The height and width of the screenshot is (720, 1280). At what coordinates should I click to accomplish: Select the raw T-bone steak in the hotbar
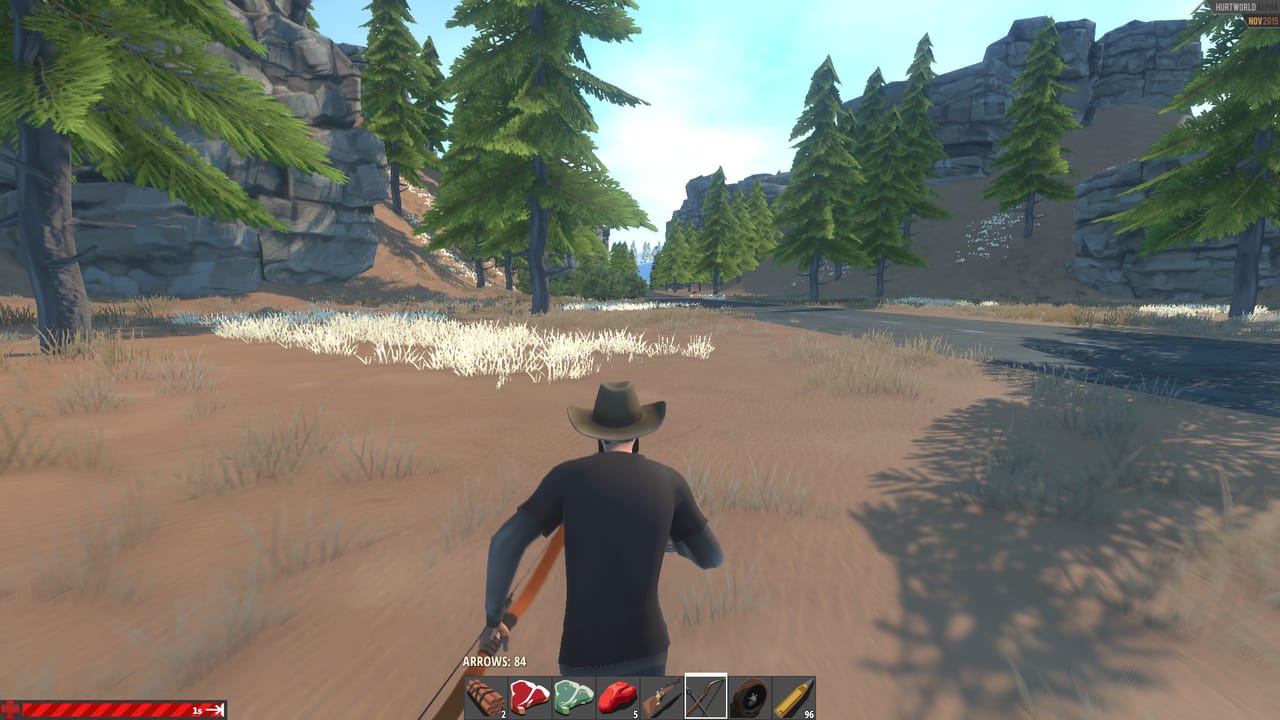pos(532,692)
